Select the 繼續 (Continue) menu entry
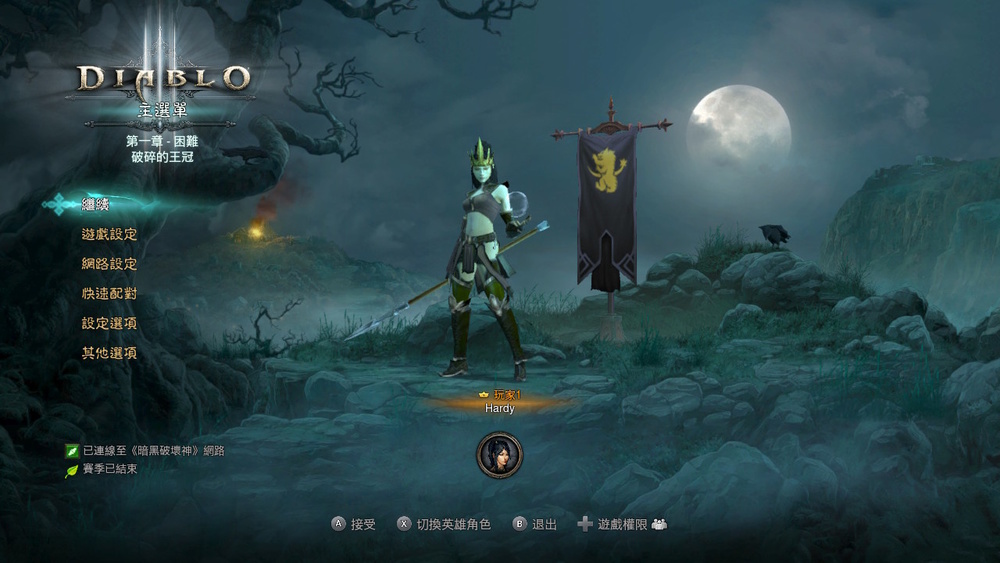The height and width of the screenshot is (563, 1000). (95, 205)
